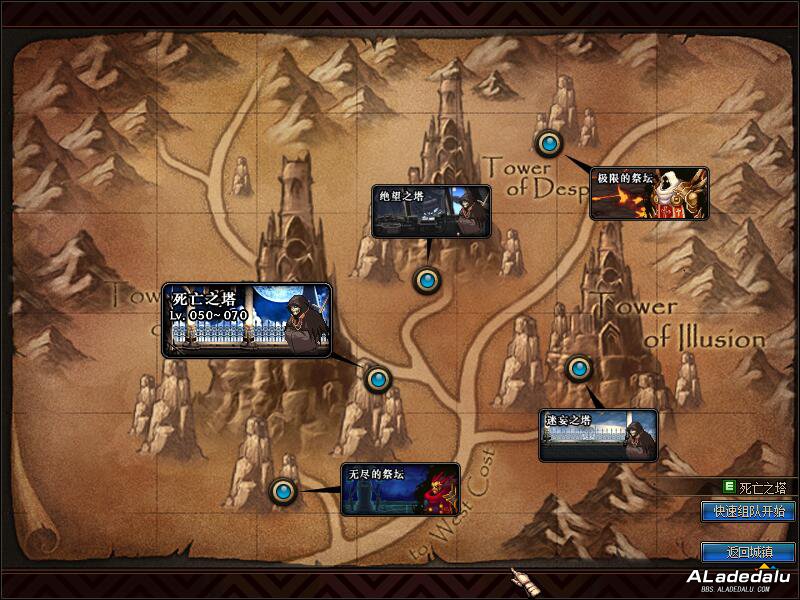This screenshot has height=600, width=800.
Task: Click the blue map marker for 极限的祭坛
Action: click(x=548, y=144)
